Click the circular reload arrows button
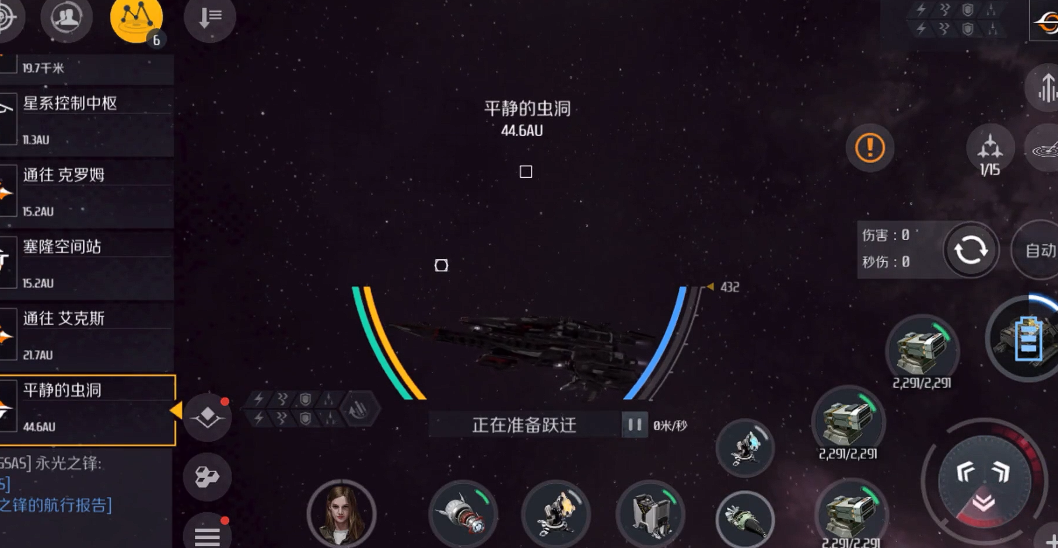Image resolution: width=1058 pixels, height=548 pixels. 970,249
